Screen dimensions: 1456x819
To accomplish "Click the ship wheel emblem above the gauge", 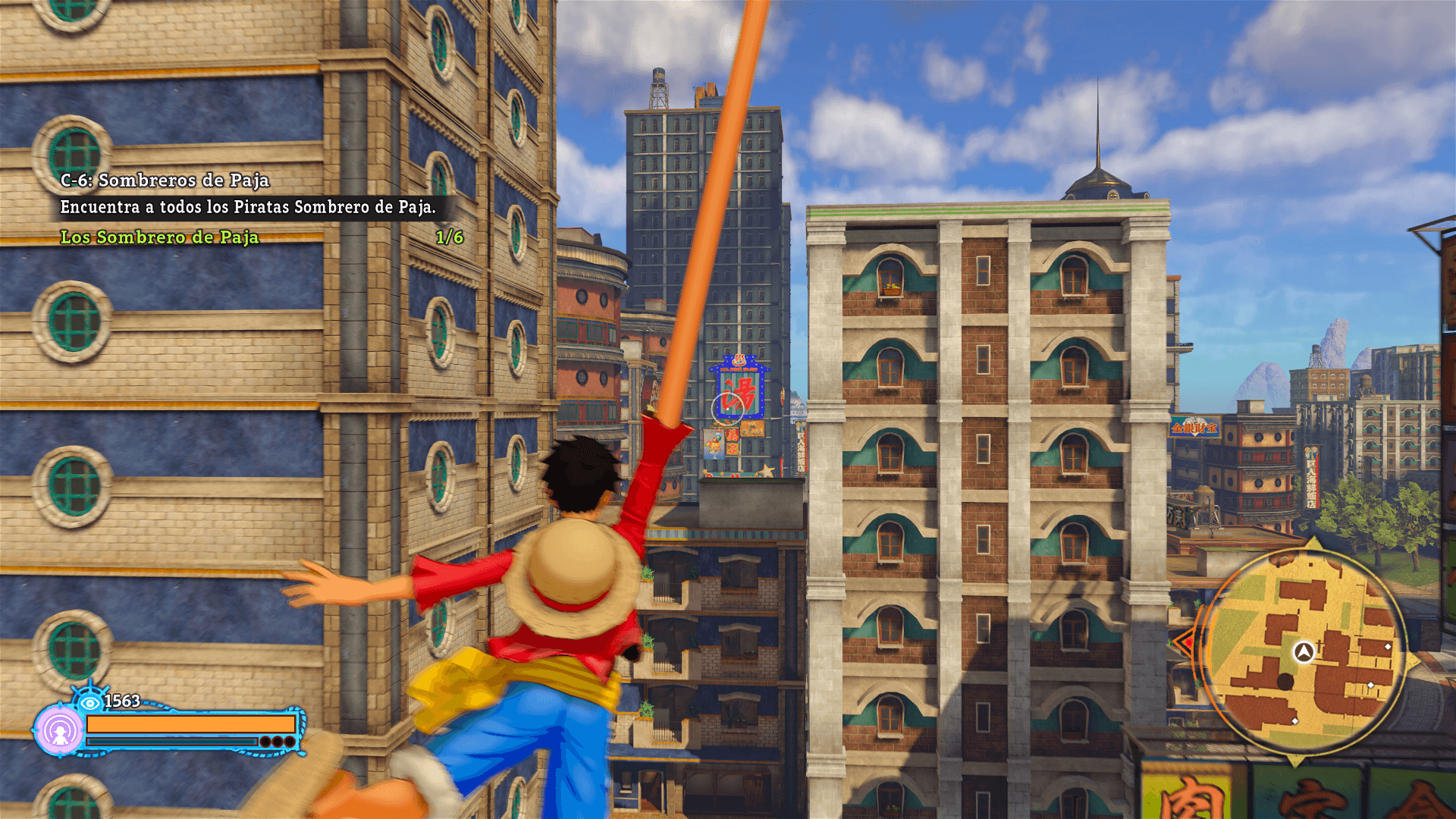I will (x=90, y=689).
